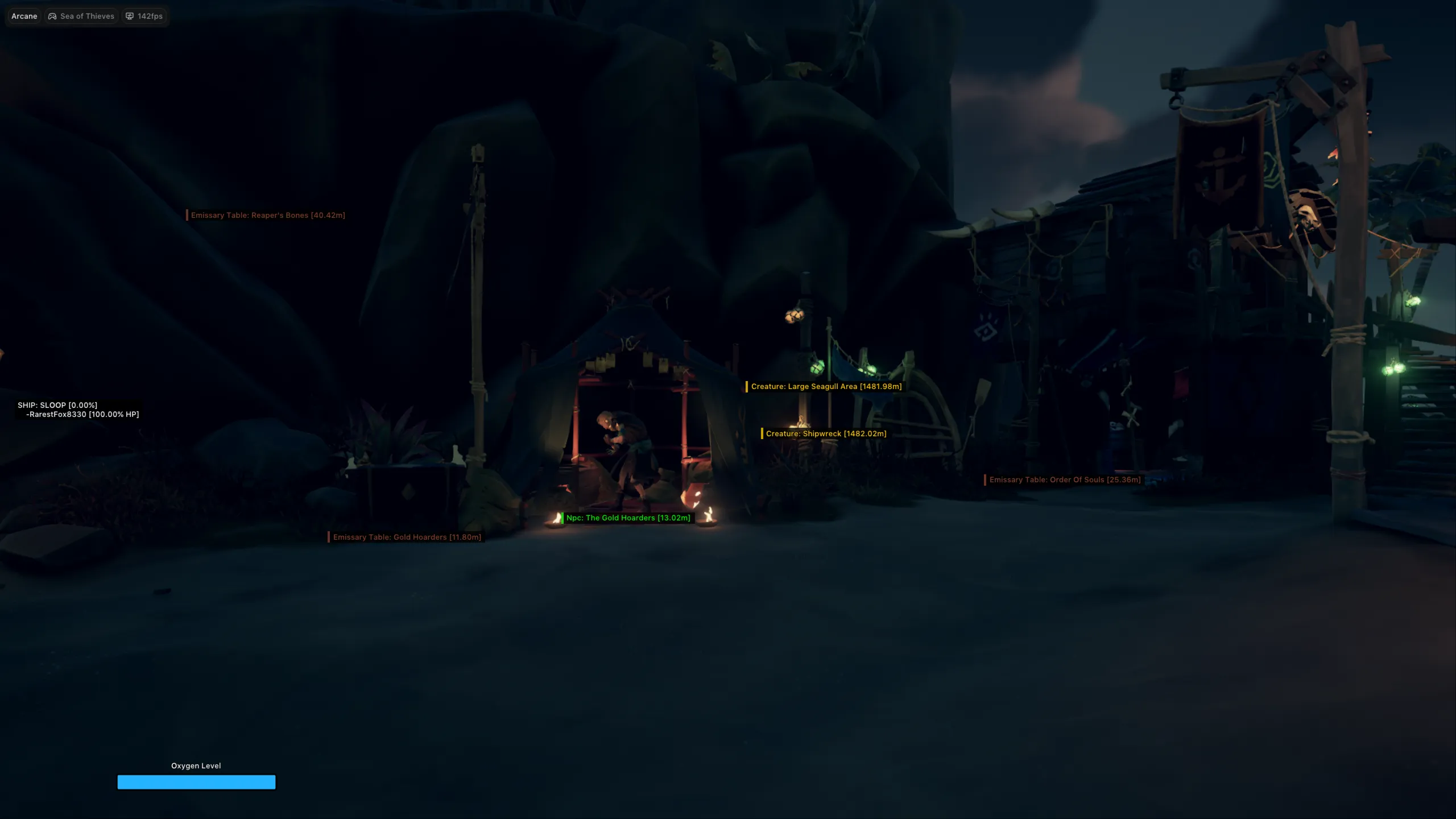Expand the 142fps performance badge
Image resolution: width=1456 pixels, height=819 pixels.
pos(144,16)
